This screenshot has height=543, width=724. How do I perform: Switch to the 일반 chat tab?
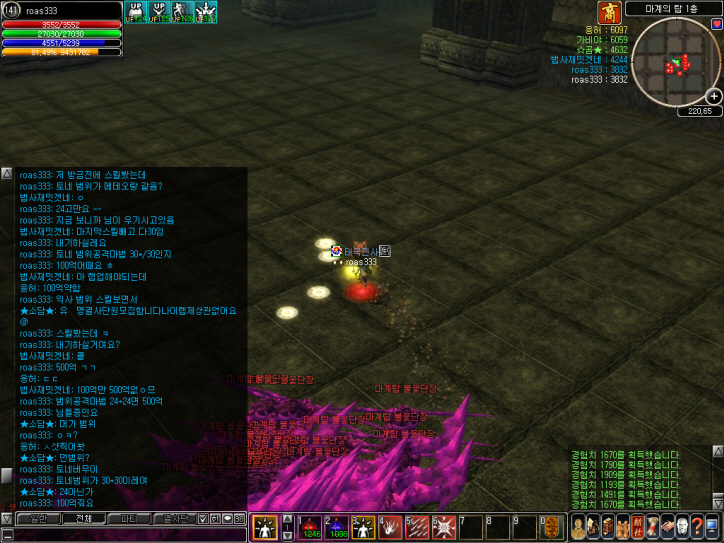(37, 519)
